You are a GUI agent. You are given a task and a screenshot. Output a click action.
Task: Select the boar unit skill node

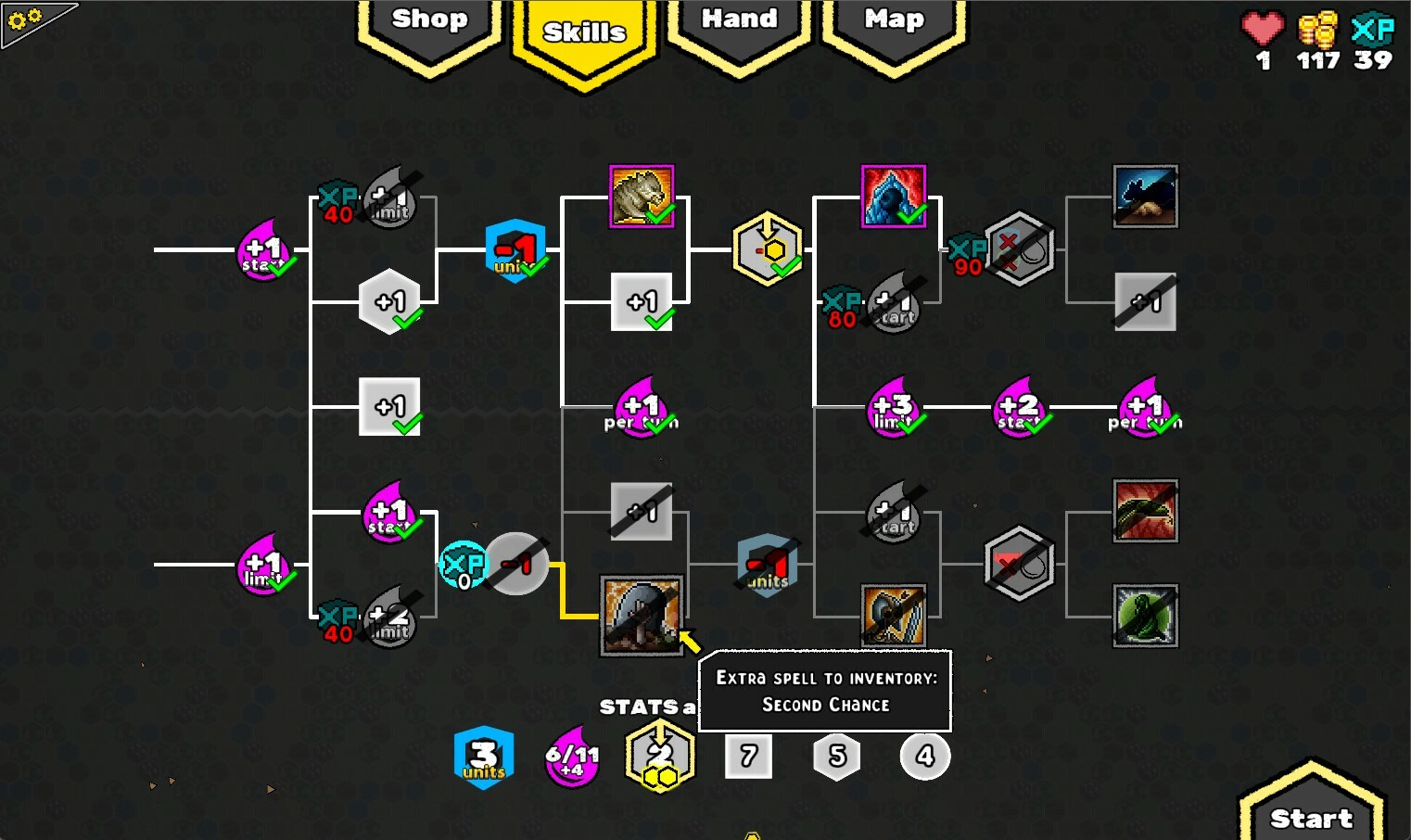coord(642,195)
